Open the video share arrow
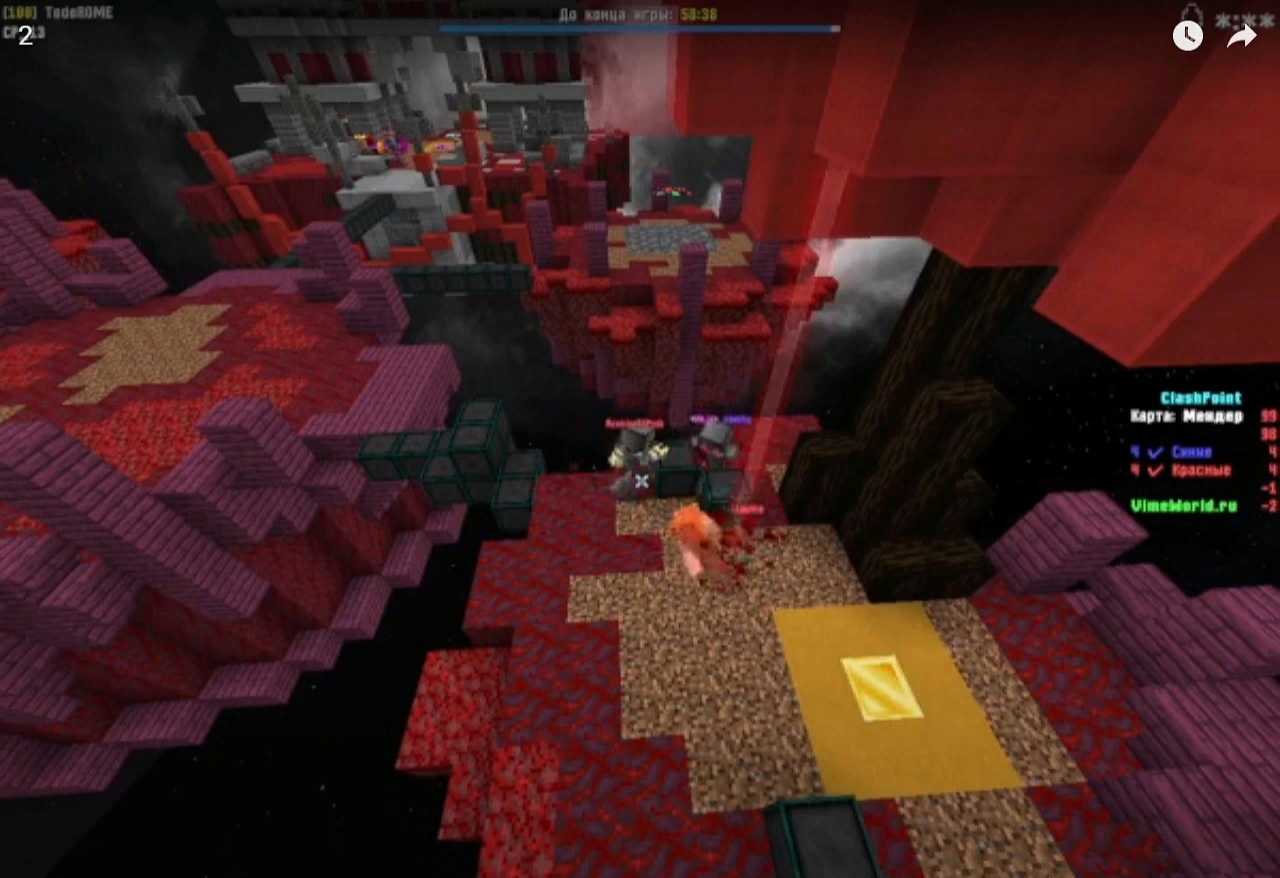Image resolution: width=1280 pixels, height=878 pixels. 1241,36
